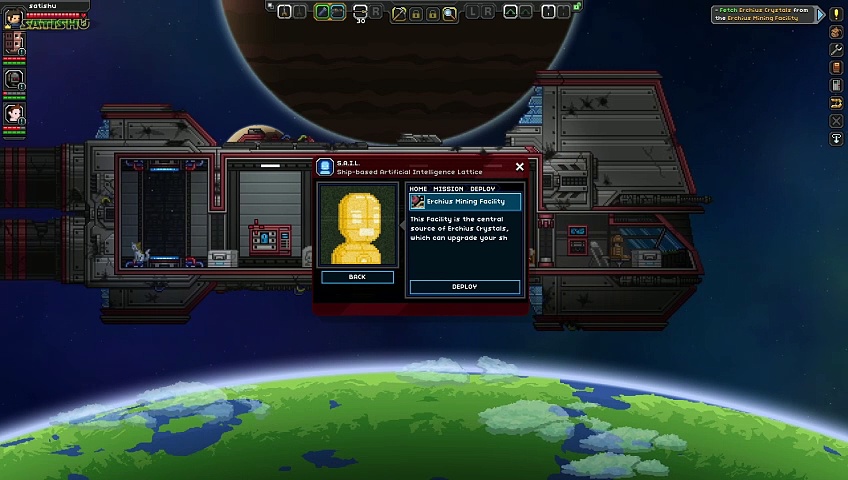
Task: Toggle the green hotbar lock icon
Action: point(578,6)
